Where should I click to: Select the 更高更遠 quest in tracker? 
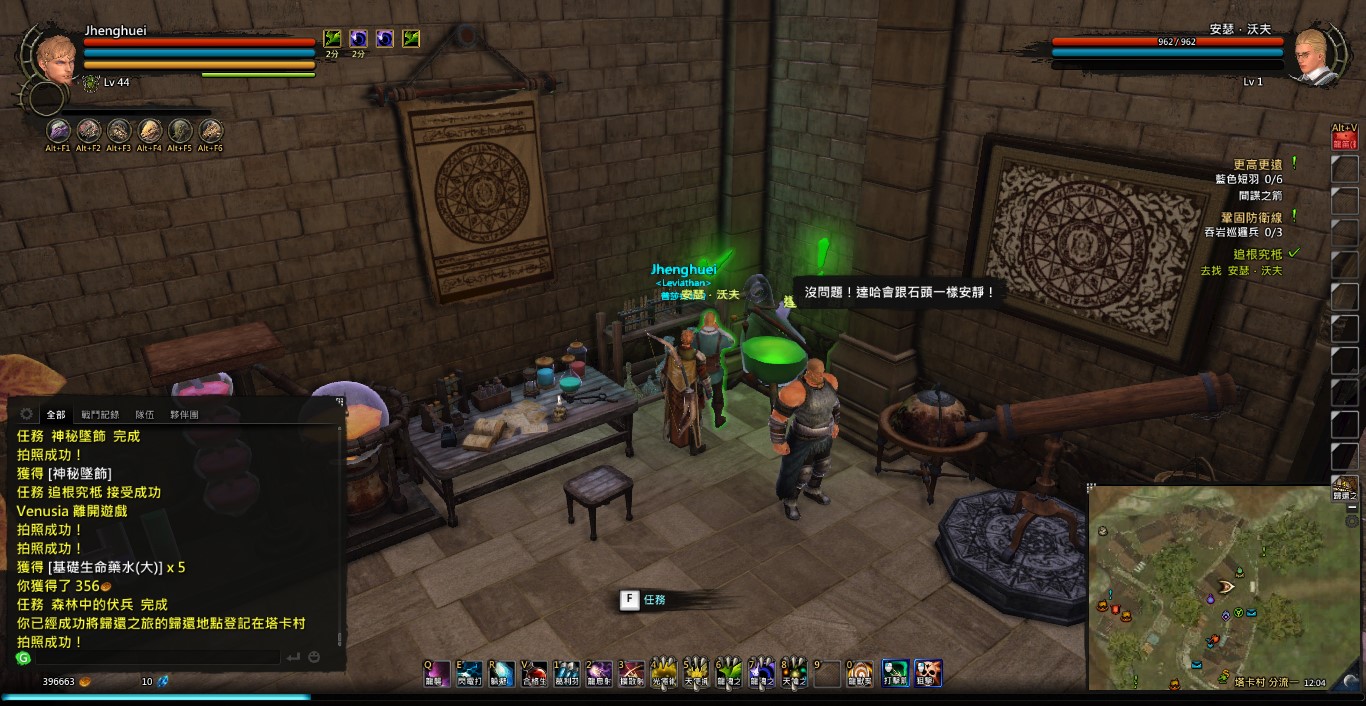point(1257,163)
